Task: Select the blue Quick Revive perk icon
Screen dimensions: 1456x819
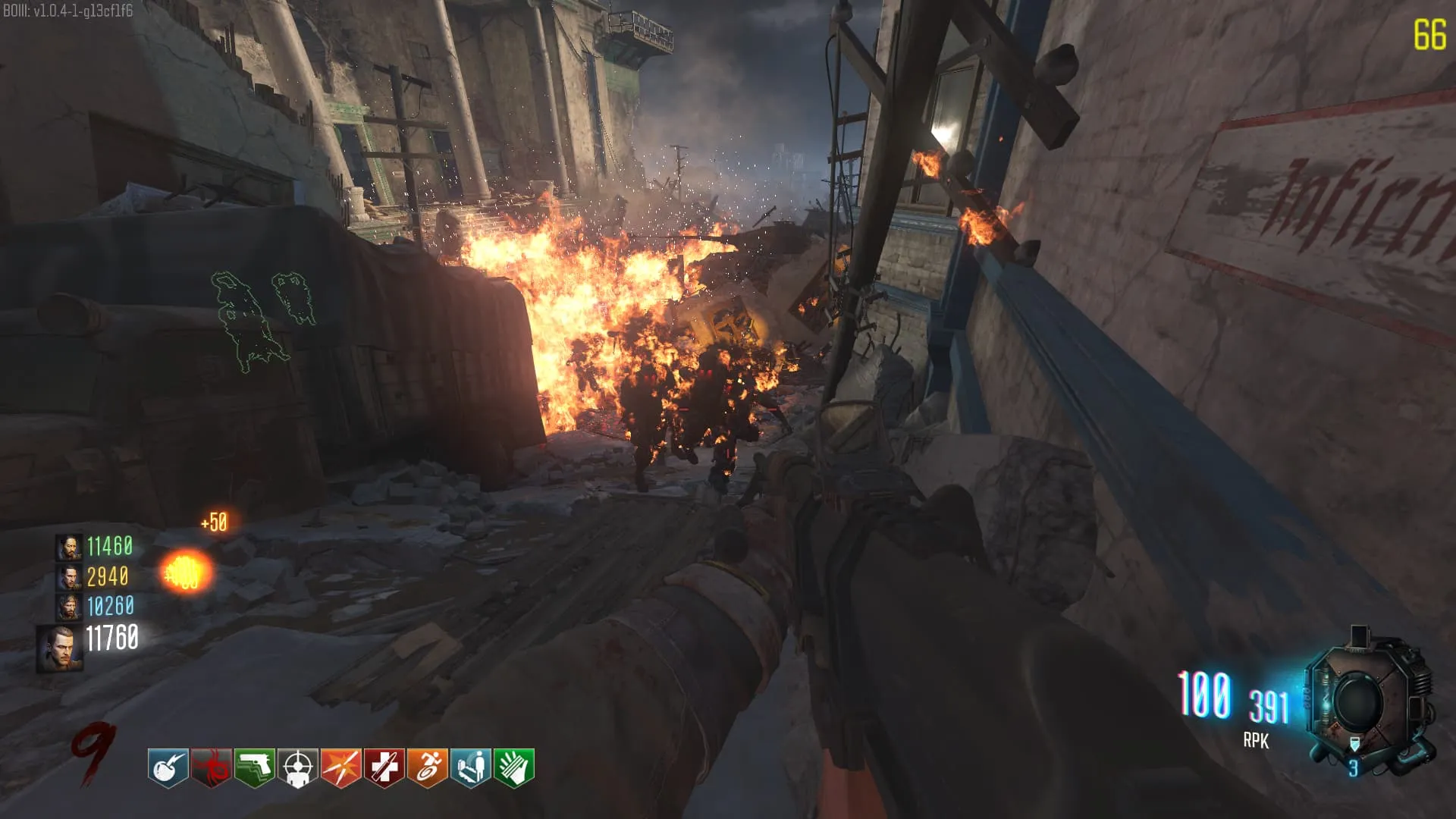Action: pos(471,767)
